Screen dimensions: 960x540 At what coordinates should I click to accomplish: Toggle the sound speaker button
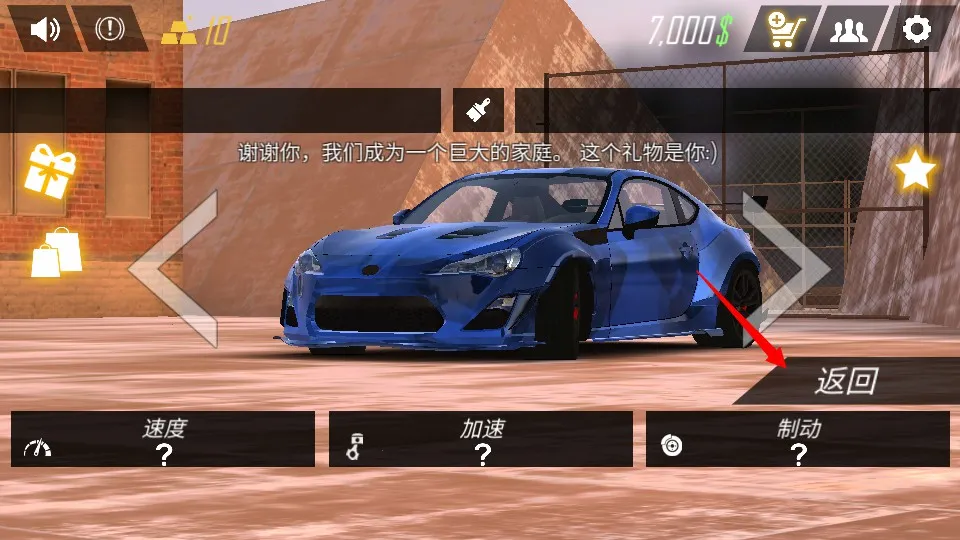point(44,29)
